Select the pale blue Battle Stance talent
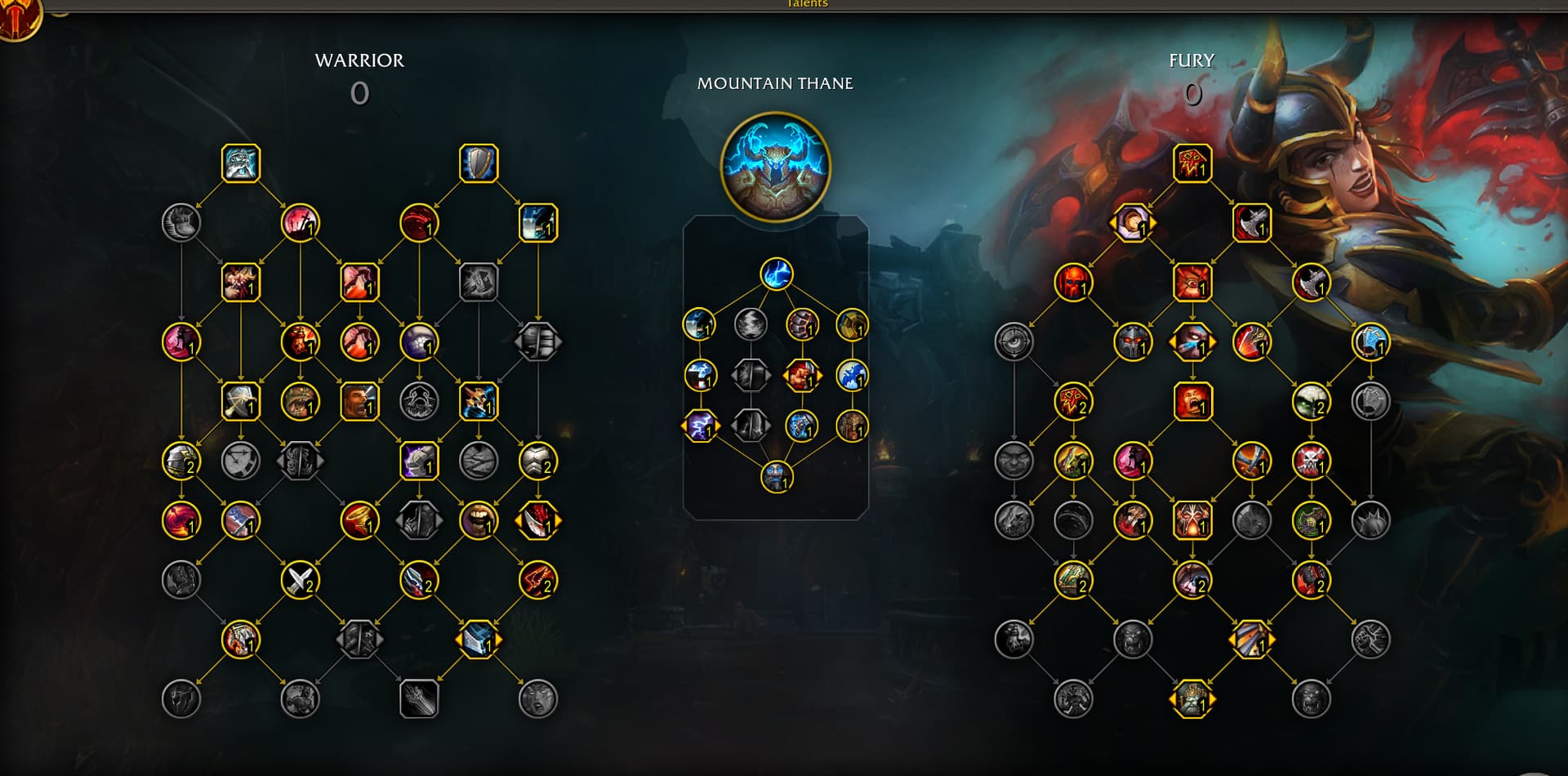The width and height of the screenshot is (1568, 776). coord(241,163)
